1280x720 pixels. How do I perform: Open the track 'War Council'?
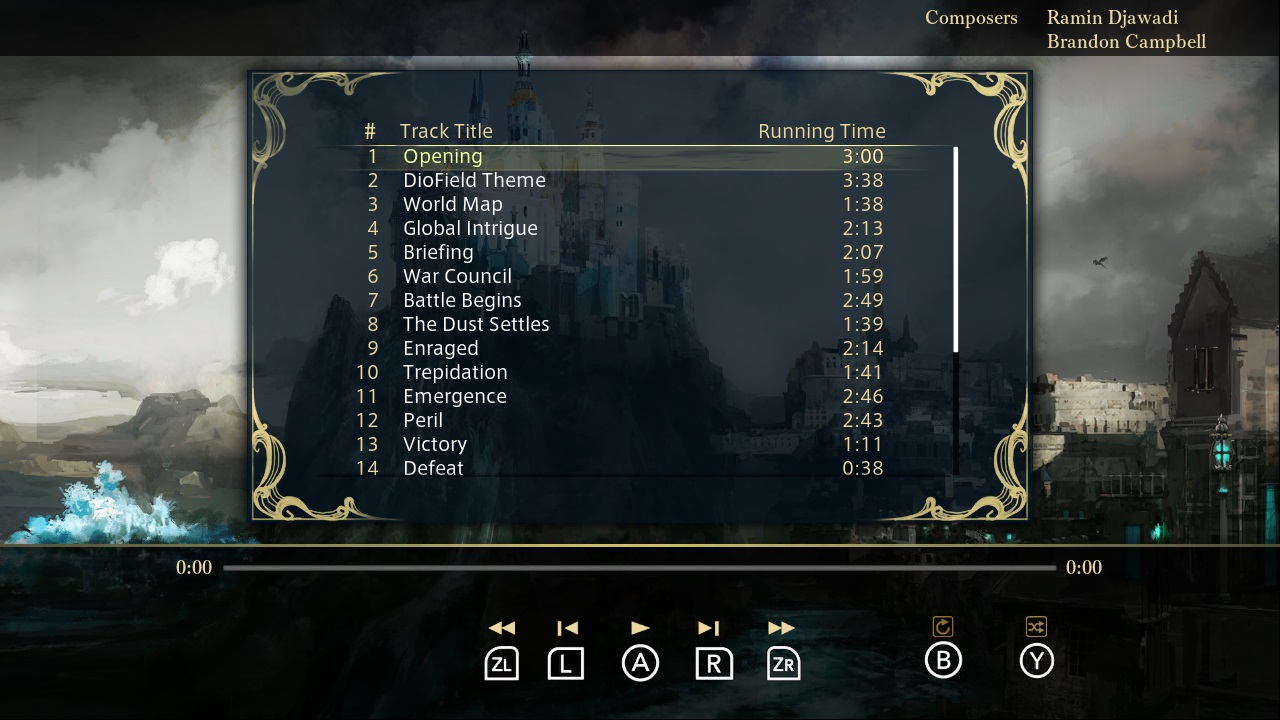click(x=456, y=276)
